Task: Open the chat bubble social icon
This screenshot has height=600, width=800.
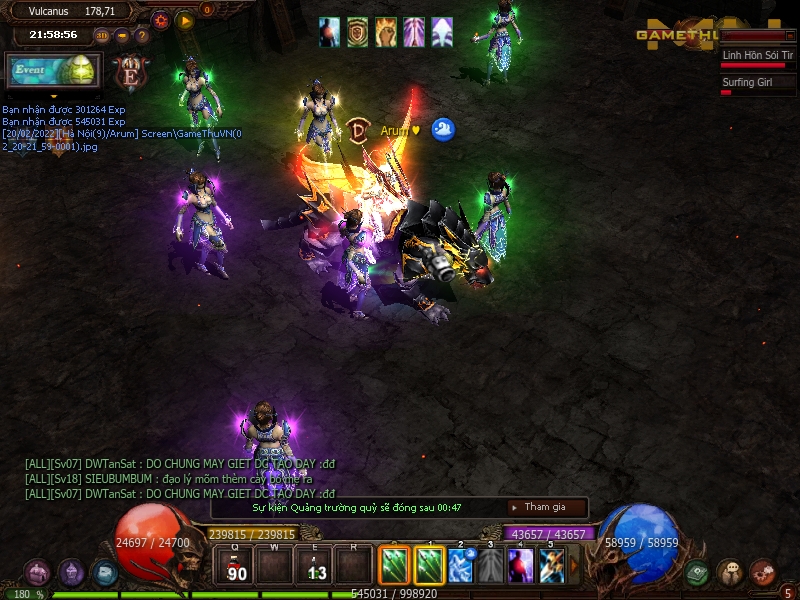Action: coord(730,572)
